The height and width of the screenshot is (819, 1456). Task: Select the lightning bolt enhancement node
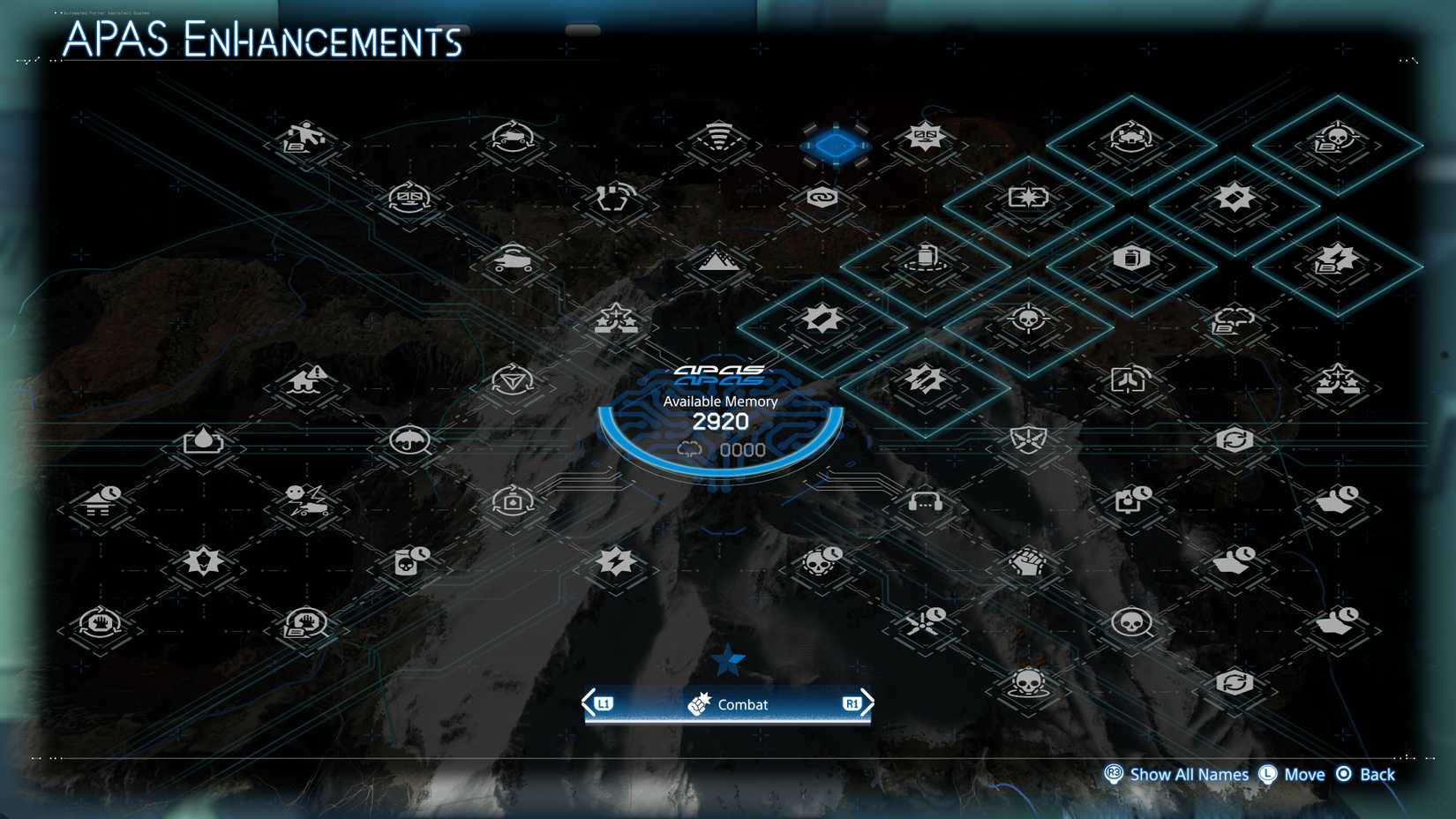tap(615, 560)
